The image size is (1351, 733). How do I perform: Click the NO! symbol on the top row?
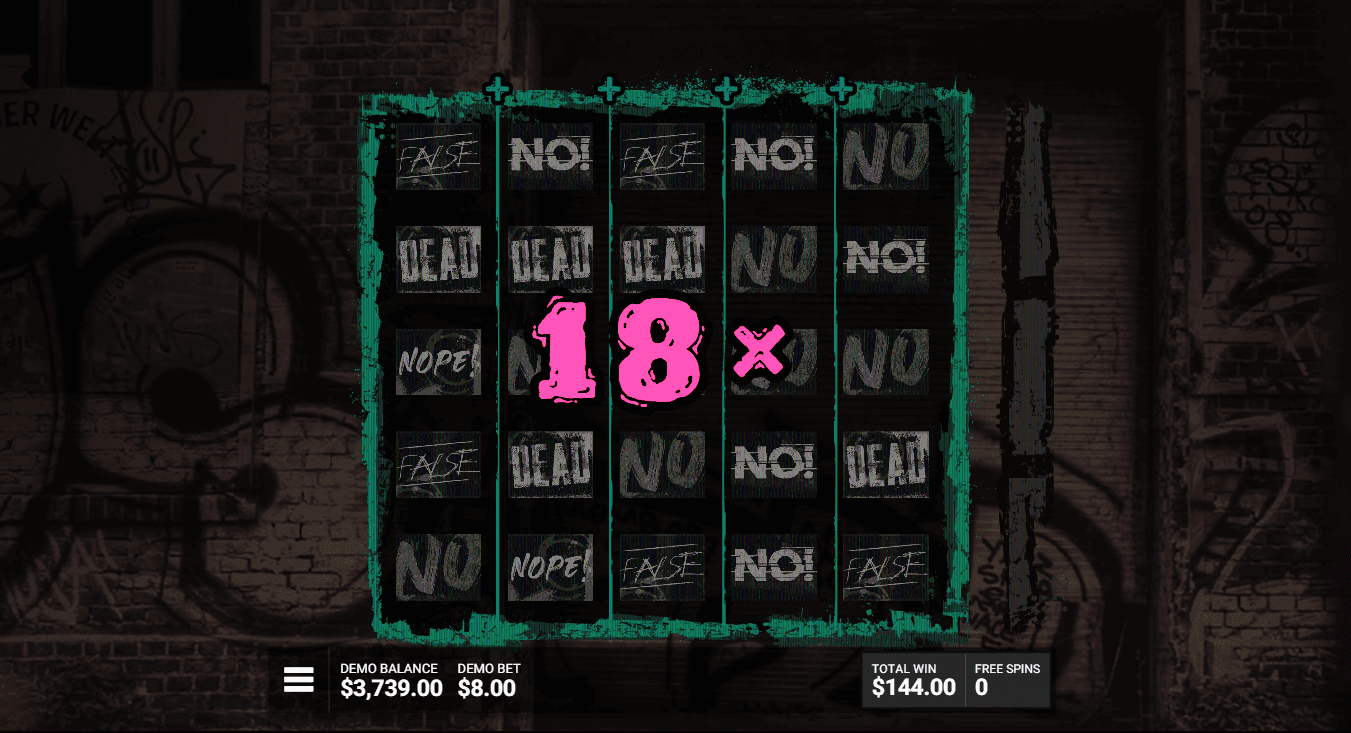[549, 153]
